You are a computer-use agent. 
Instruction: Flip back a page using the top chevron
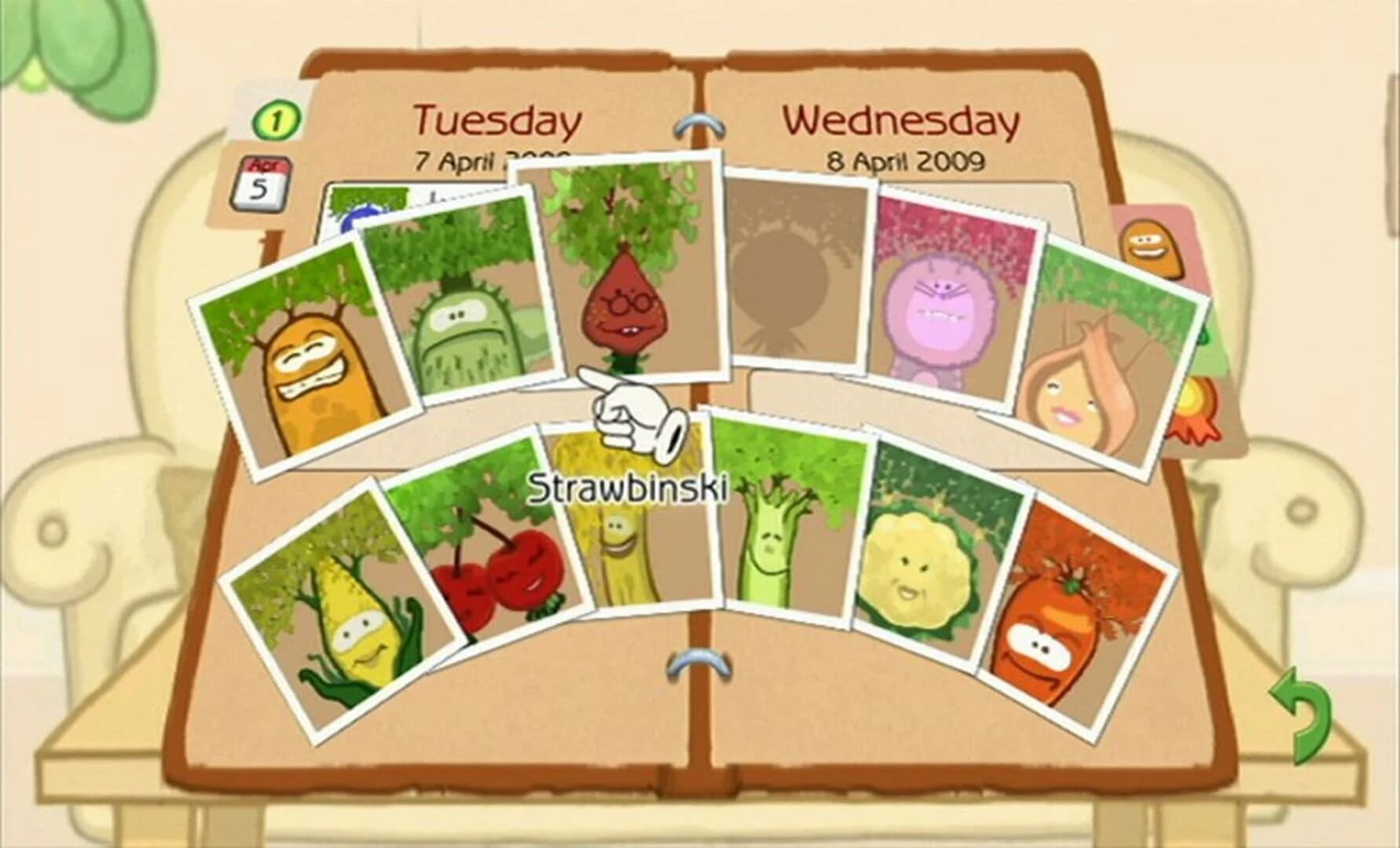click(698, 124)
